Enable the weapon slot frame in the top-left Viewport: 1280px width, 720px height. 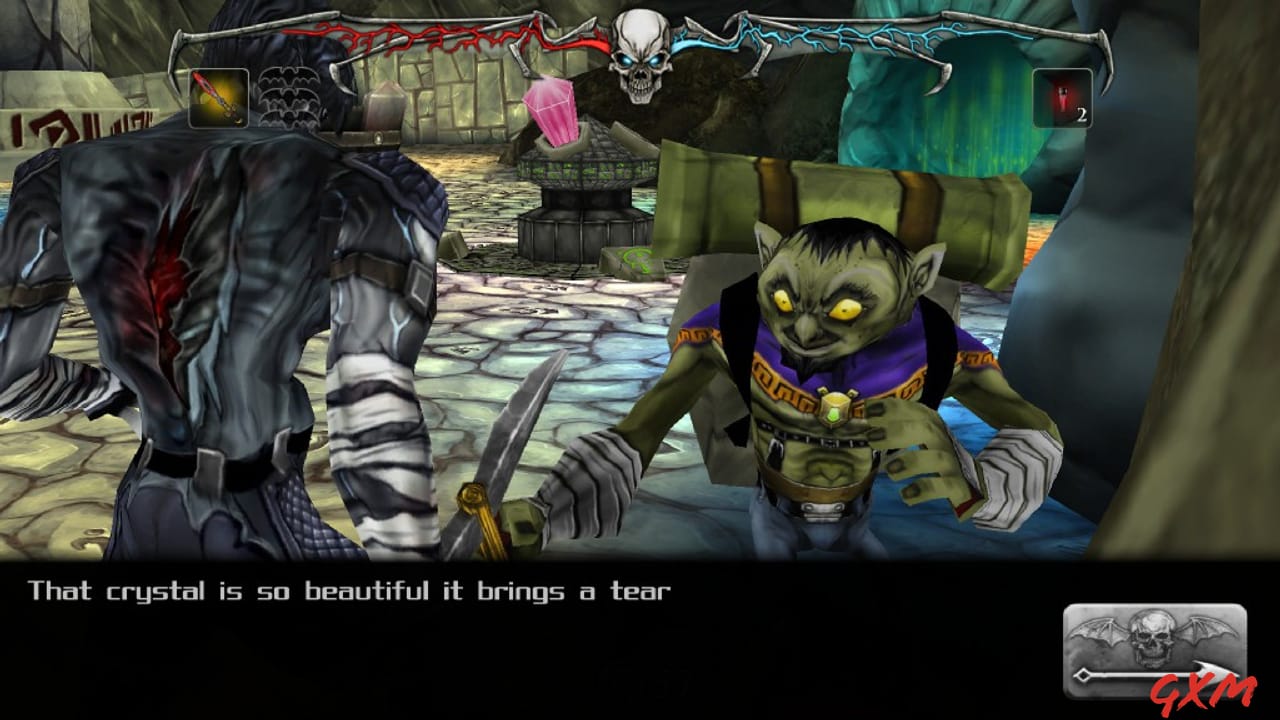[x=219, y=96]
